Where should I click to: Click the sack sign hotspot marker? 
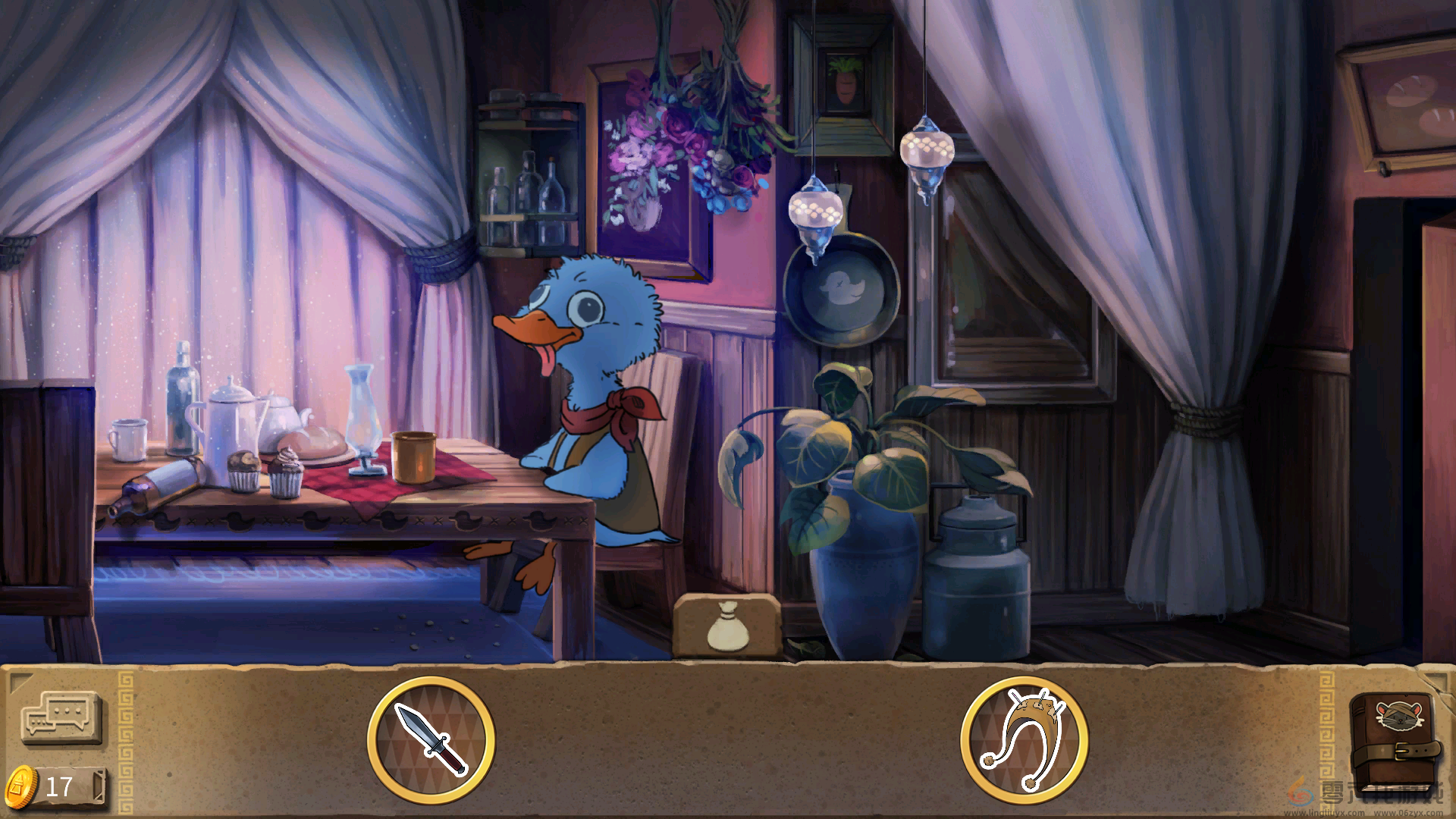click(727, 626)
